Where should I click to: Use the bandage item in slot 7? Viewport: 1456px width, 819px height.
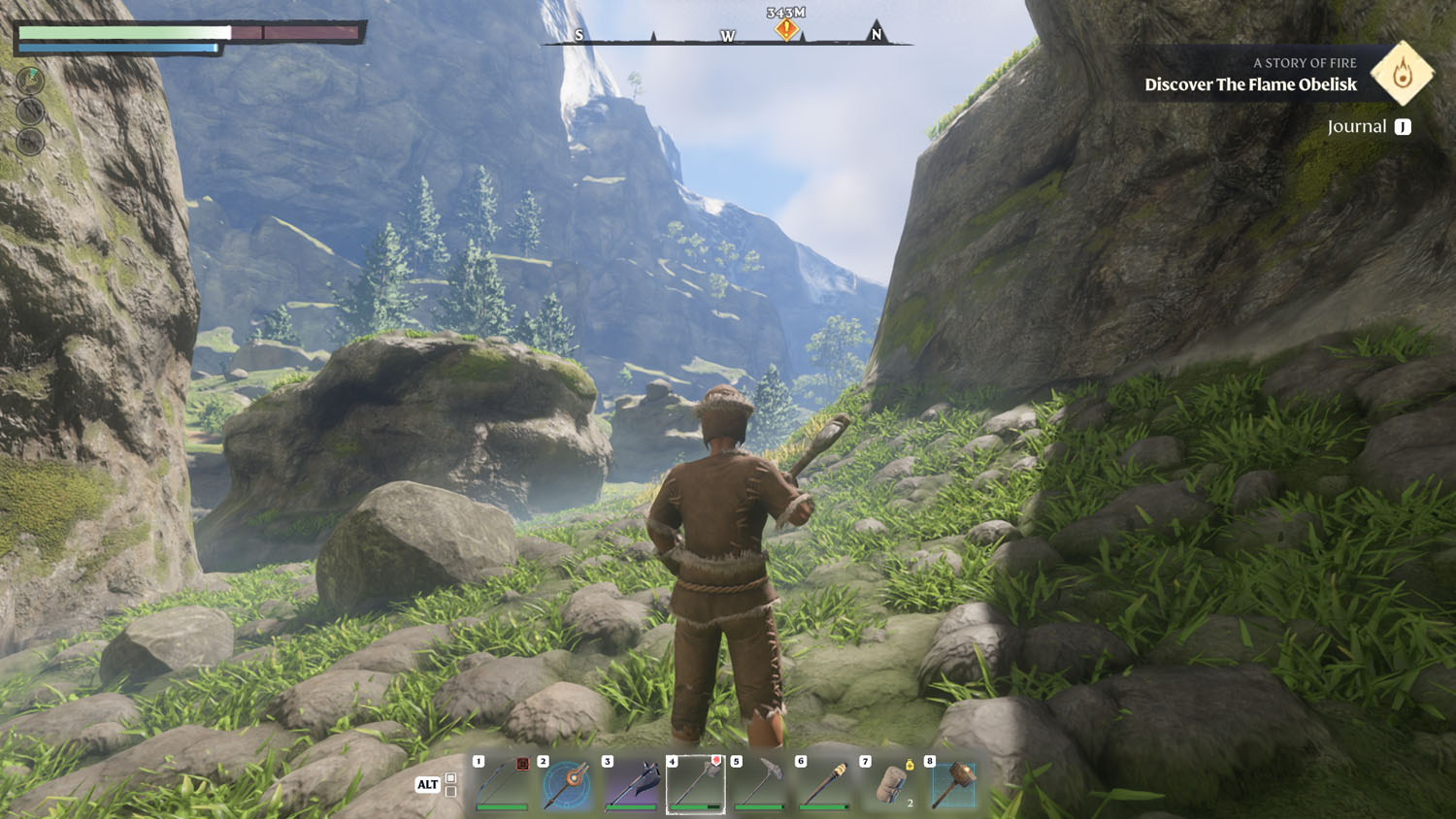coord(889,784)
